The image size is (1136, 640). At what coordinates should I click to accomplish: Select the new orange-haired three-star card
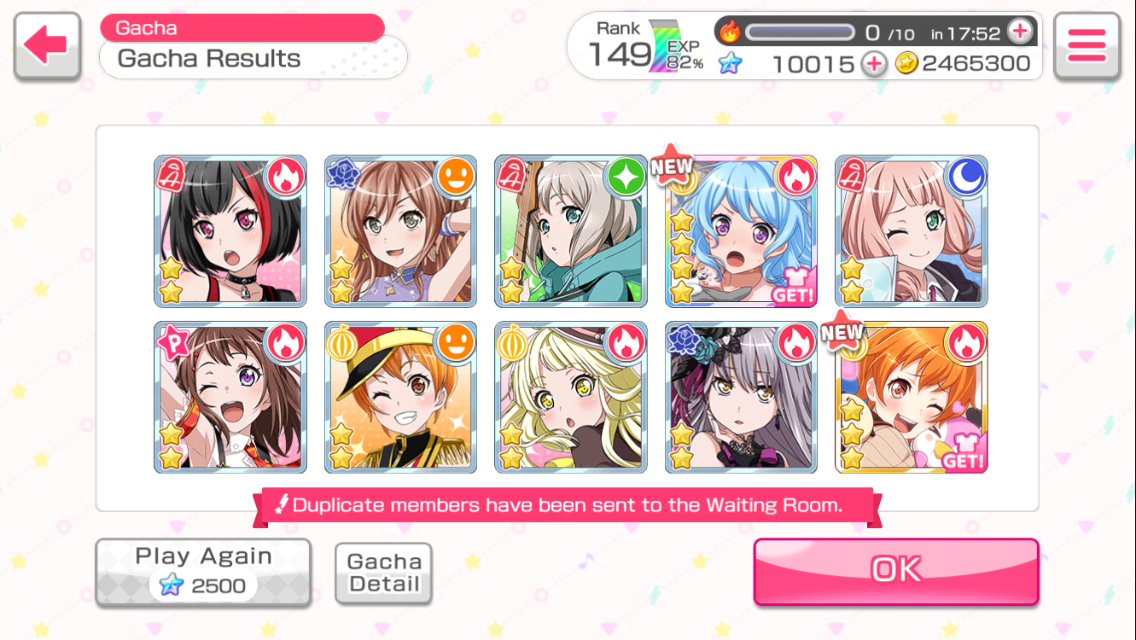pos(911,397)
